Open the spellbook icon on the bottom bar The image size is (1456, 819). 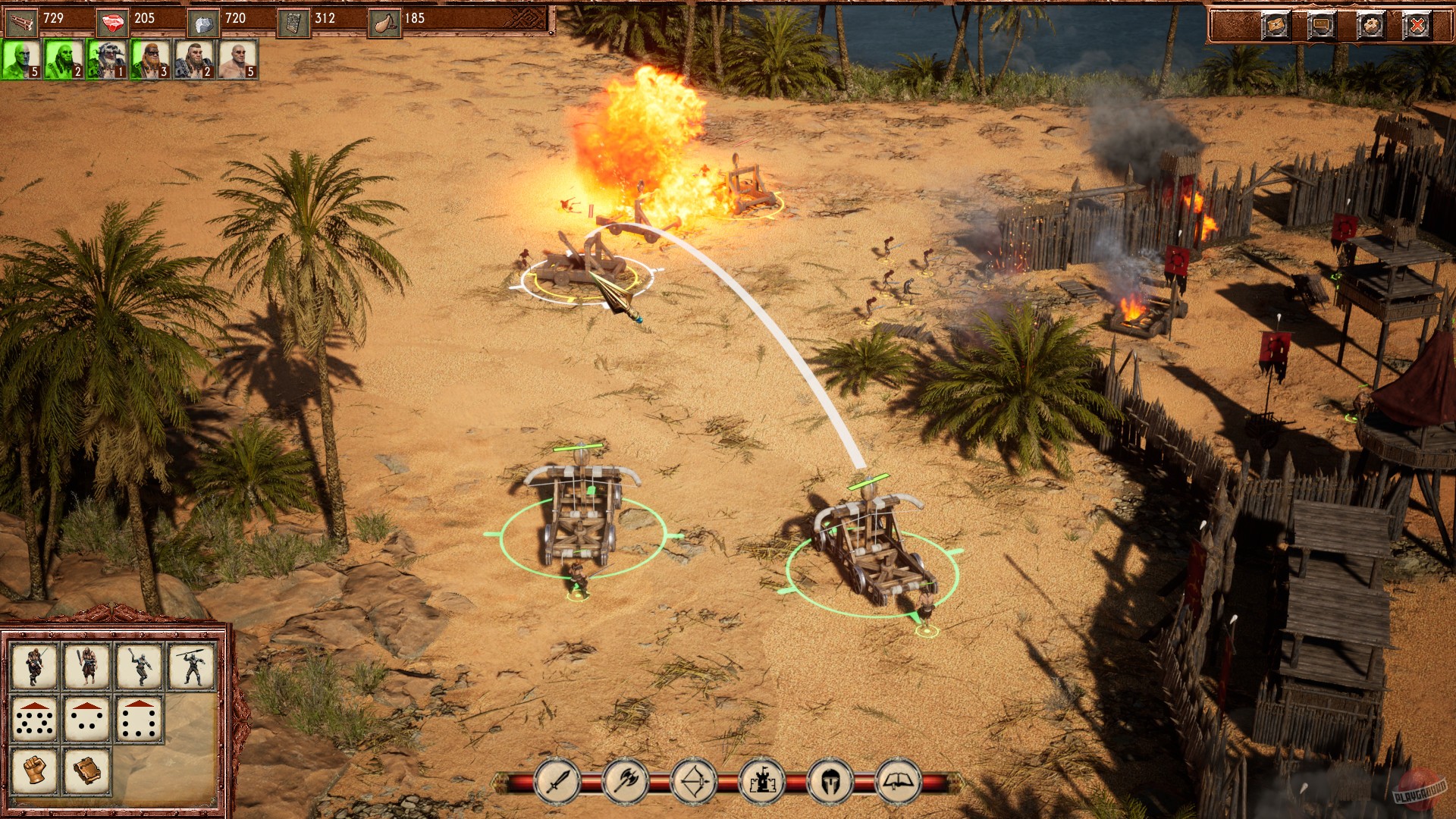coord(898,781)
